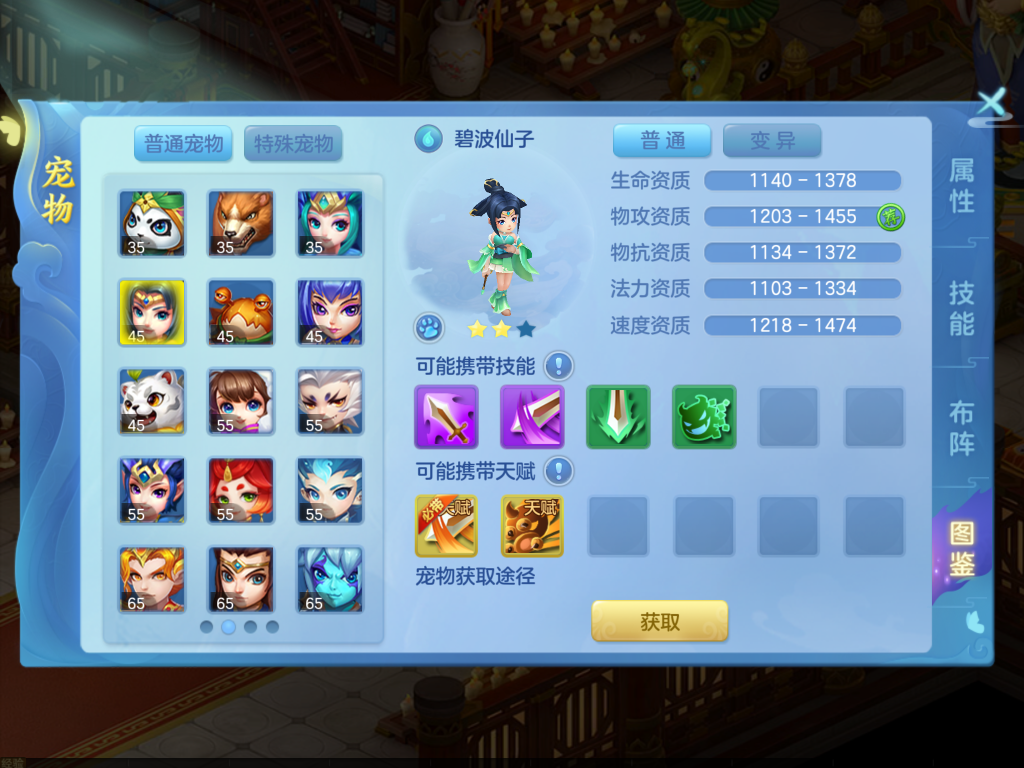
Task: Click the green badge beside 物攻资质
Action: click(x=891, y=216)
